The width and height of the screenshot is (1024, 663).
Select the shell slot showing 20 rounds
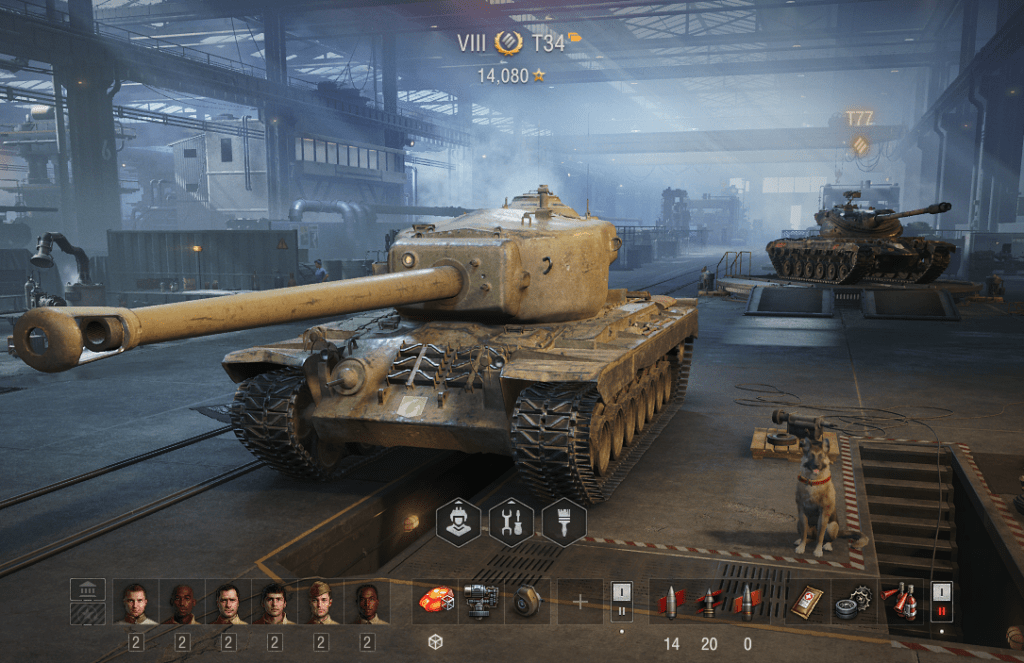point(709,602)
